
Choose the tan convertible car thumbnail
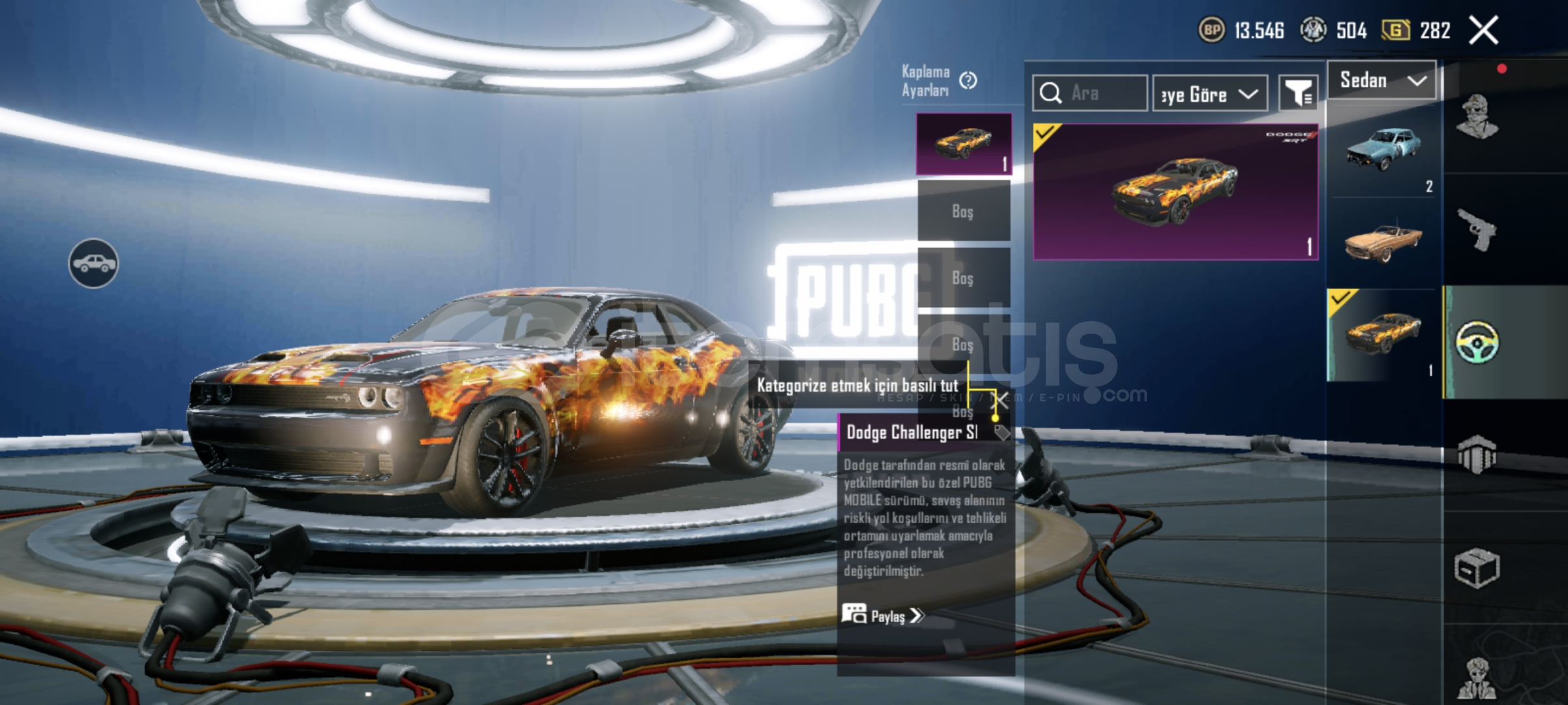pyautogui.click(x=1383, y=243)
